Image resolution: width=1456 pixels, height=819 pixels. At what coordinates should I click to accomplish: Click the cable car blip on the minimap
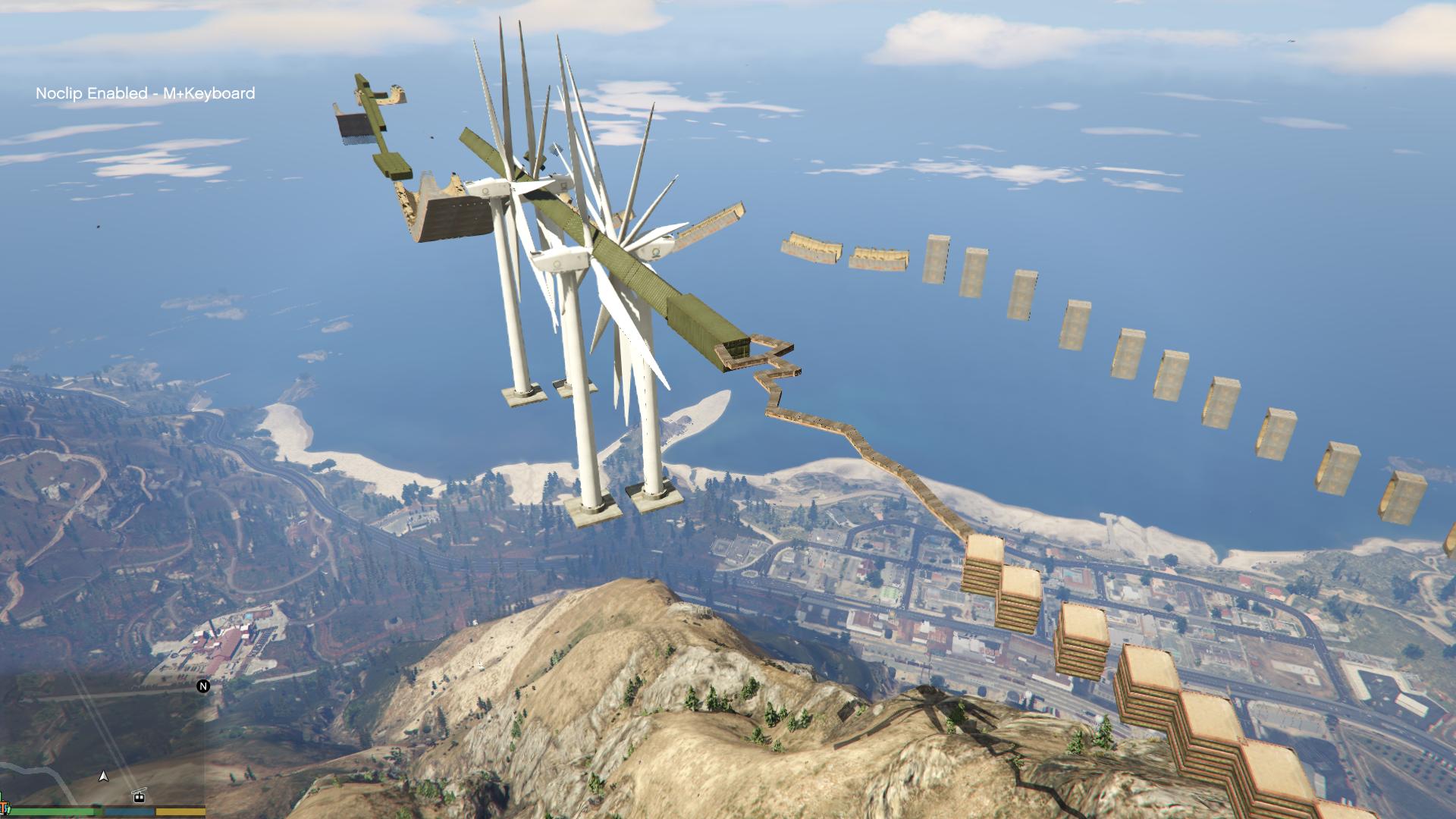139,795
